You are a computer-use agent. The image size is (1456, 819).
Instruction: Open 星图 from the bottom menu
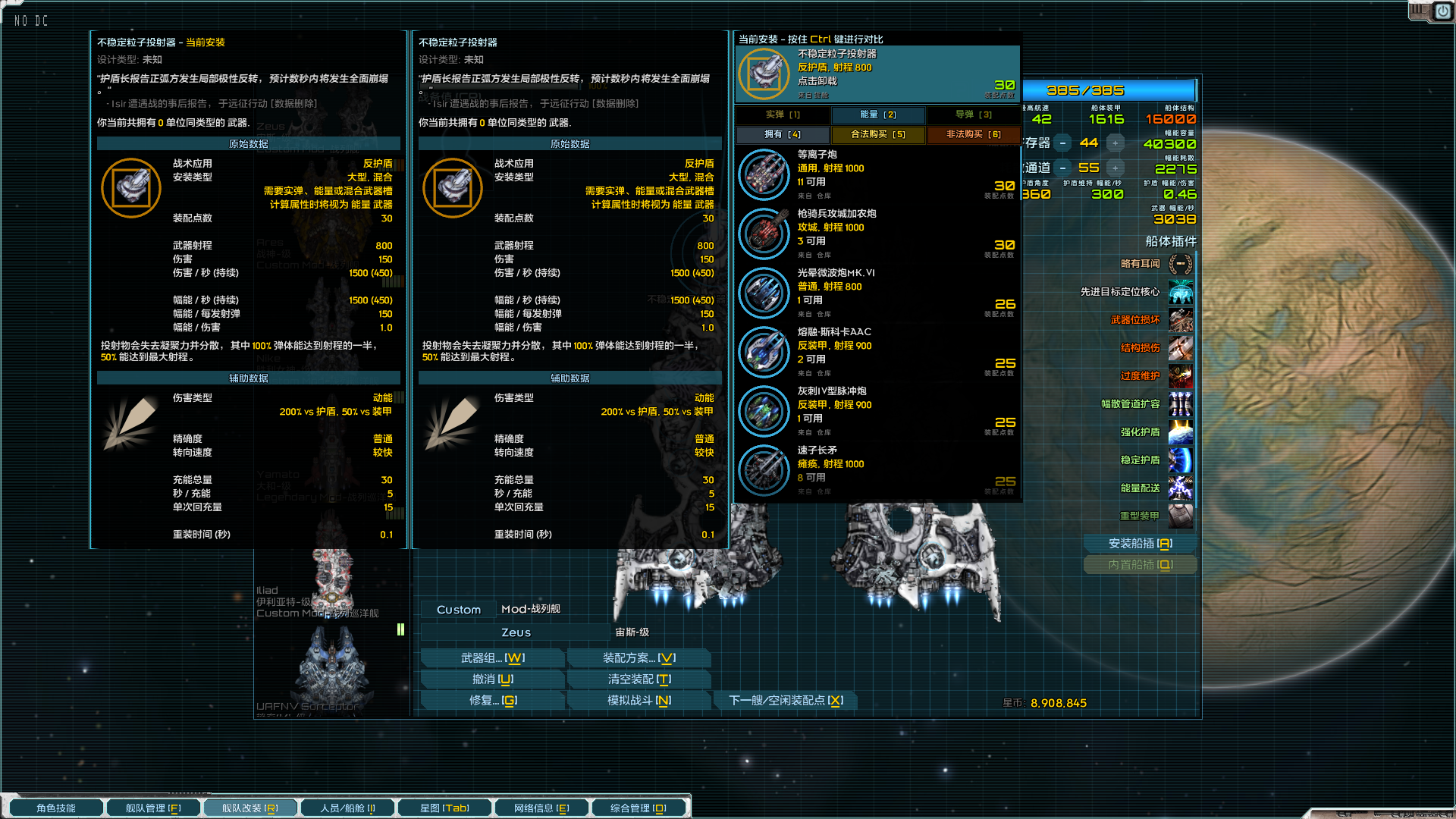(444, 807)
